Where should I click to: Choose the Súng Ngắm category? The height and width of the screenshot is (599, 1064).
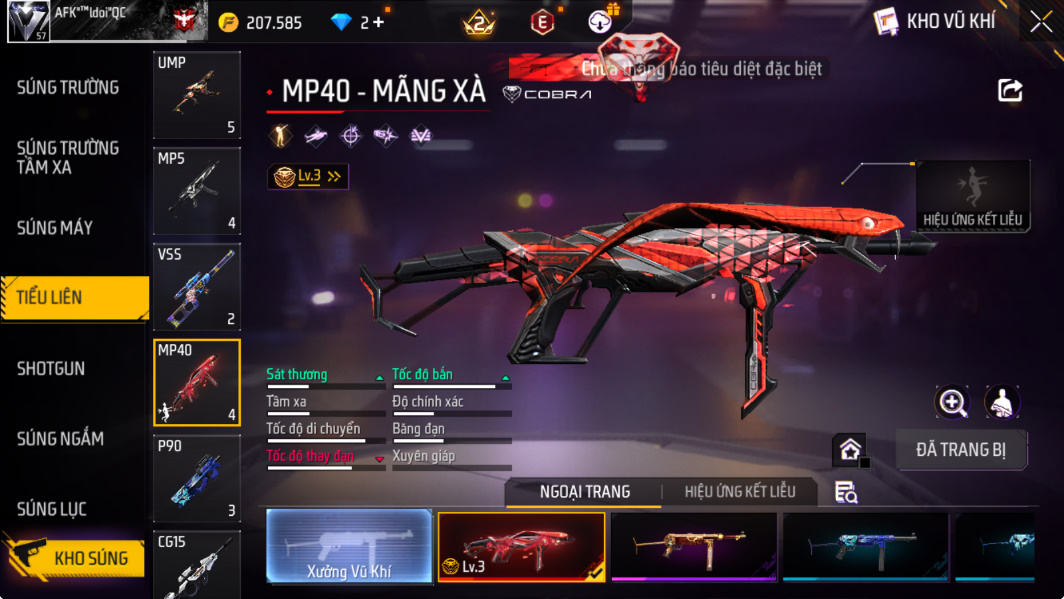pos(61,439)
